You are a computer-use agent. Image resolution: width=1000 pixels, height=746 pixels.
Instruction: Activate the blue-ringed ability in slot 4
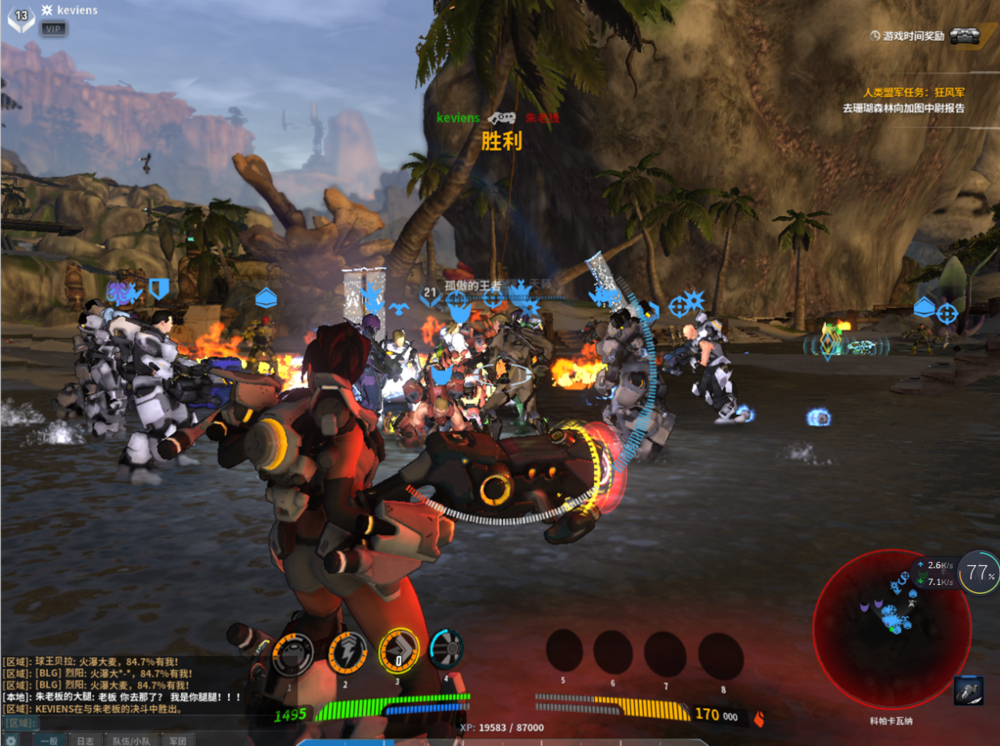click(x=446, y=648)
